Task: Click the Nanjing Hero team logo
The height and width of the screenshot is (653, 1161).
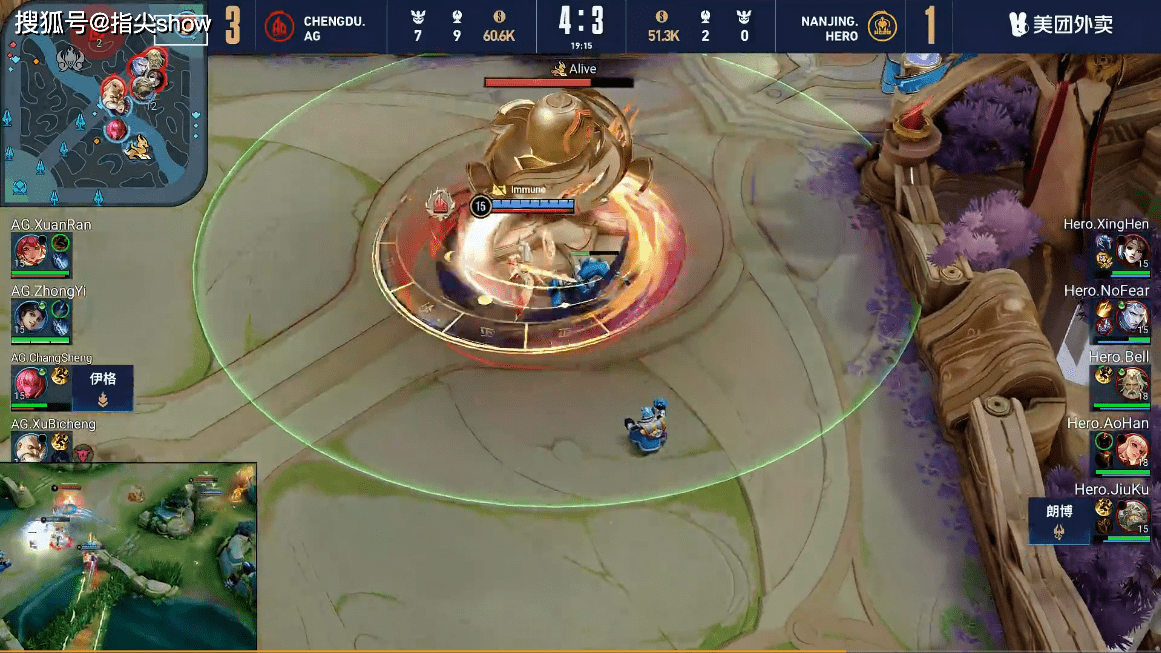Action: tap(881, 27)
